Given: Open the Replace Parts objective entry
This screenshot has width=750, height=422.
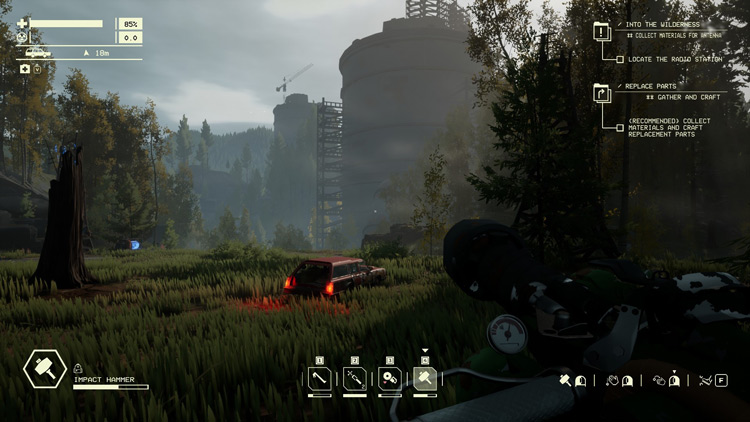Looking at the screenshot, I should 602,93.
